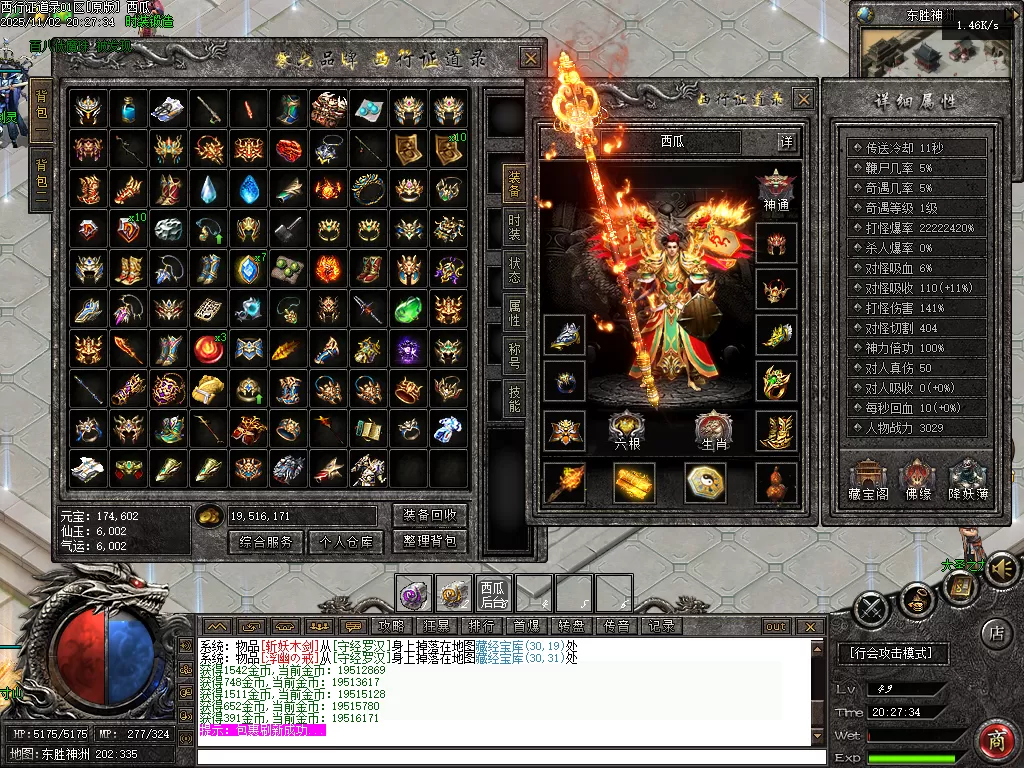1024x768 pixels.
Task: Close the inventory bag window
Action: [x=530, y=58]
